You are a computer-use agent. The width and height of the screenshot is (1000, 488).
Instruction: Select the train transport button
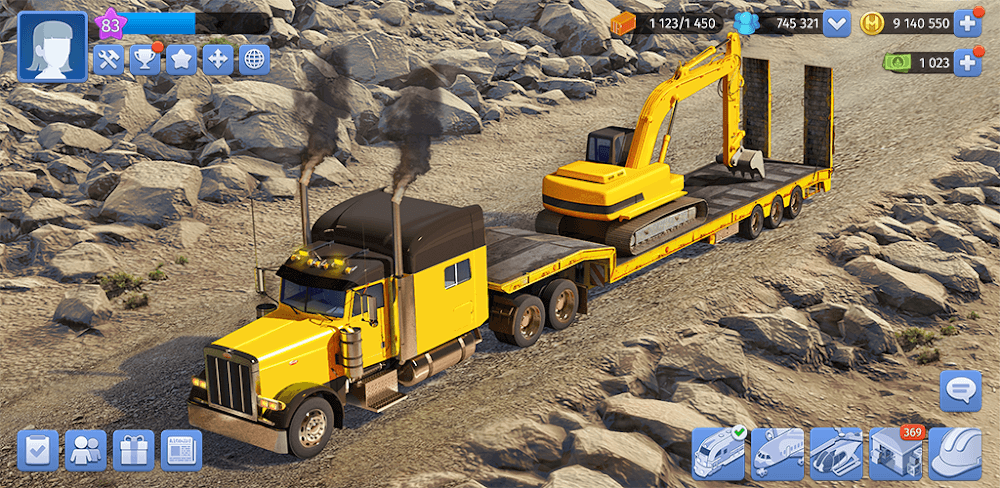pos(719,453)
